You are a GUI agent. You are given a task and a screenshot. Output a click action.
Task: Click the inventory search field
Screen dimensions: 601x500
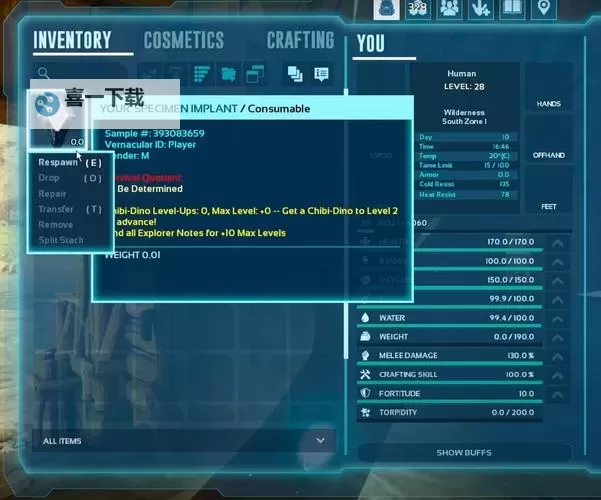(80, 73)
